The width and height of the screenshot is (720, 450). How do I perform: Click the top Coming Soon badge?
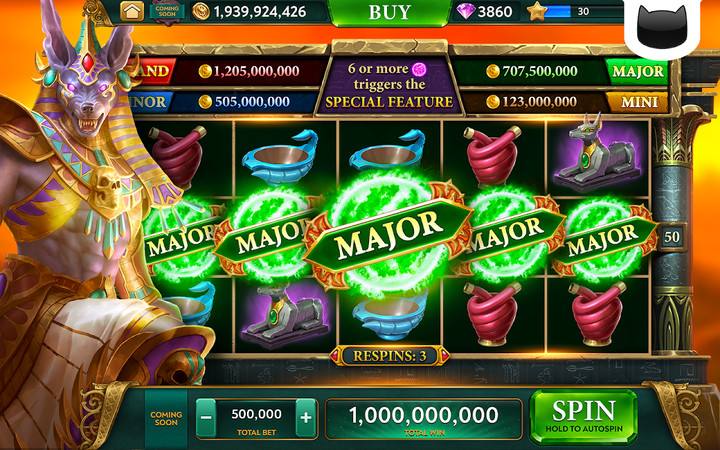(x=166, y=11)
